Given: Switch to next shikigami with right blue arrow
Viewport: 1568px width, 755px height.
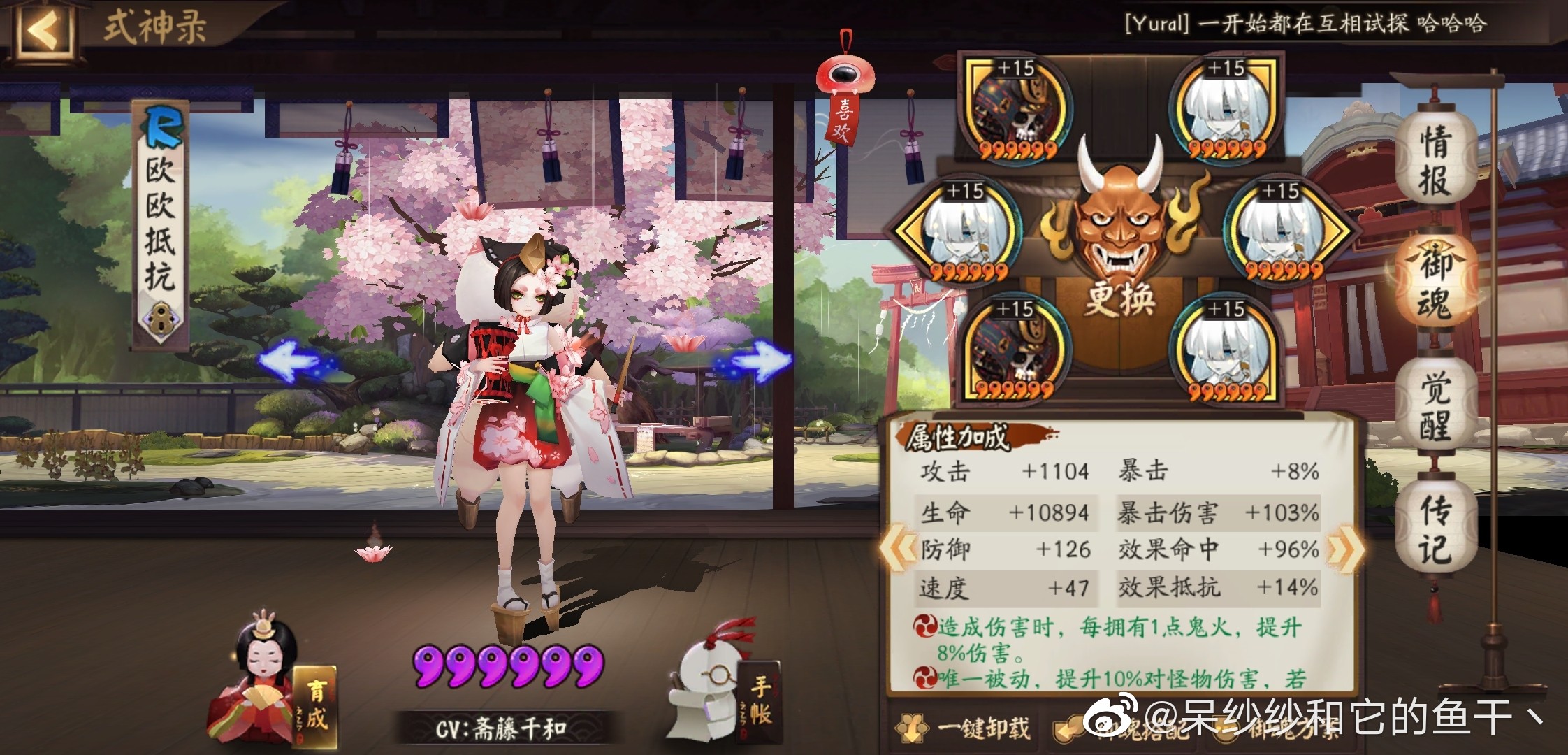Looking at the screenshot, I should click(757, 361).
